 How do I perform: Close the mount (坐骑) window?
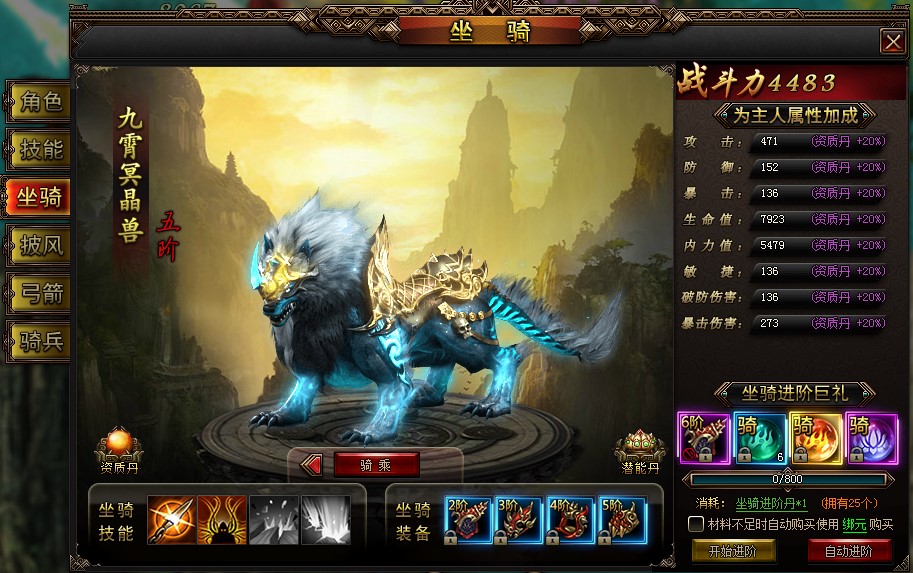pos(892,41)
